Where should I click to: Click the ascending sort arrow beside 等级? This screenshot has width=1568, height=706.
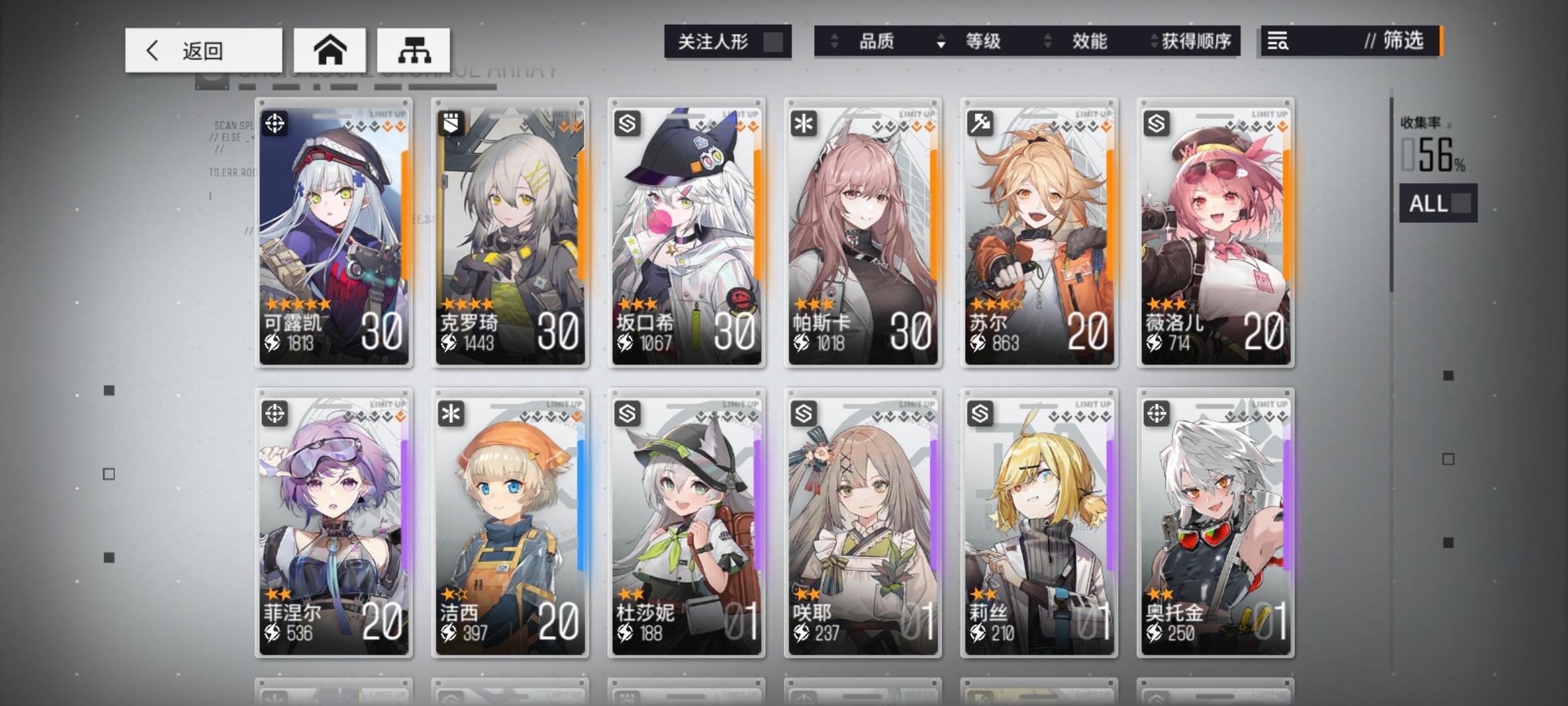coord(941,37)
